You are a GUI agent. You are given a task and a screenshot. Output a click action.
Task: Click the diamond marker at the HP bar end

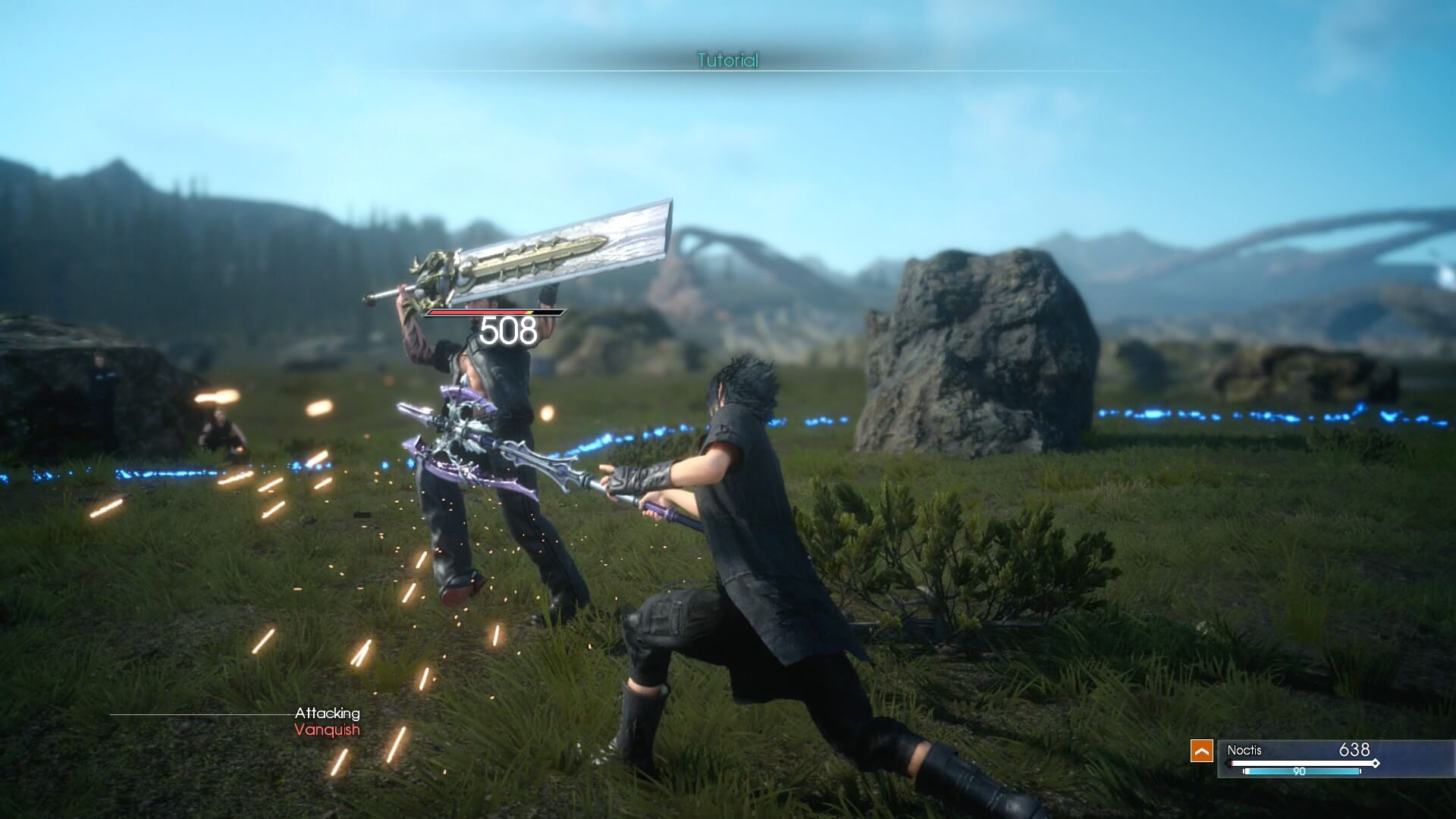(x=1376, y=763)
